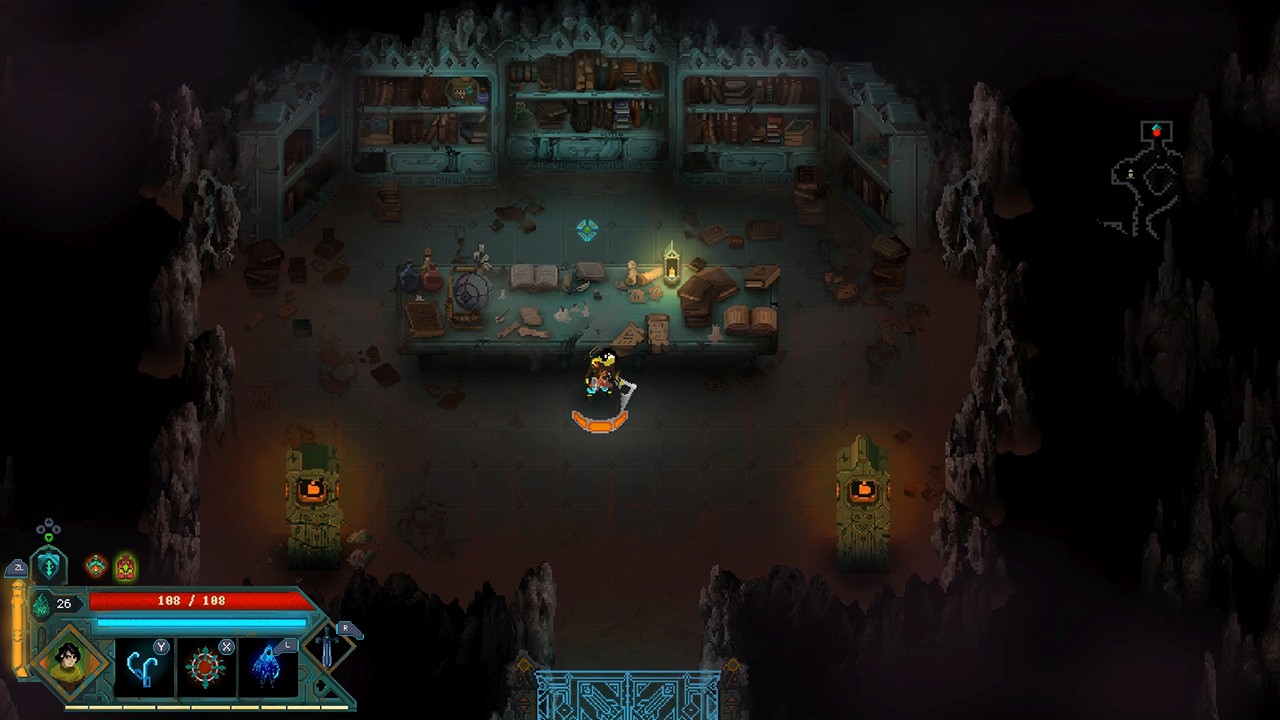Image resolution: width=1280 pixels, height=720 pixels.
Task: Select the sword weapon slot
Action: pyautogui.click(x=329, y=649)
